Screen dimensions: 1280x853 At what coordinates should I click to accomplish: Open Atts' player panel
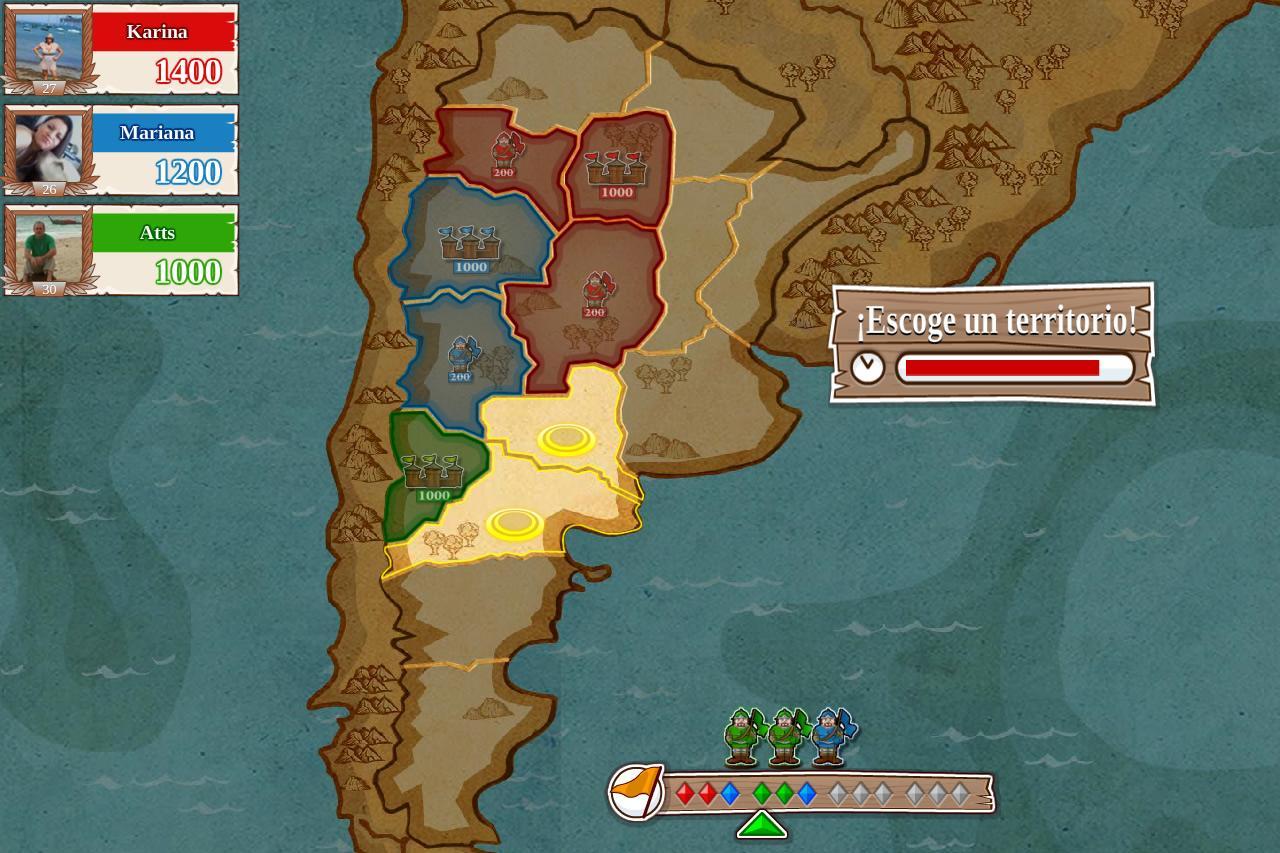pyautogui.click(x=120, y=252)
